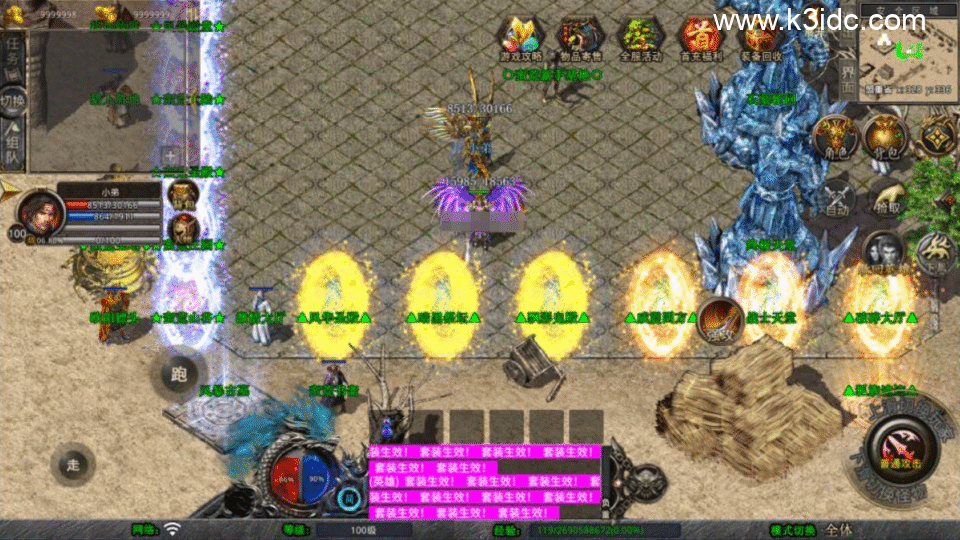Viewport: 960px width, 540px height.
Task: Toggle 自动 auto-combat mode
Action: [x=836, y=198]
